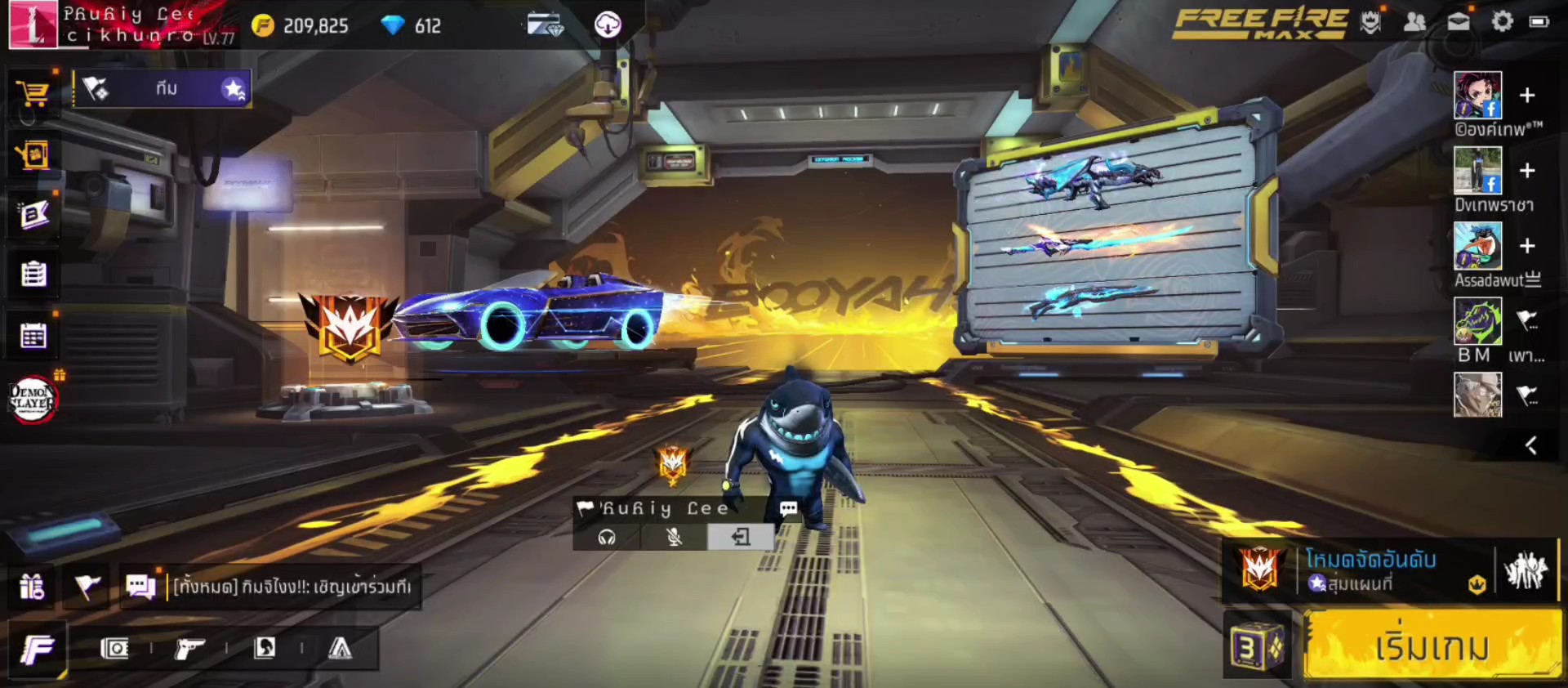This screenshot has height=688, width=1568.
Task: Collapse the friends side panel arrow
Action: coord(1531,445)
